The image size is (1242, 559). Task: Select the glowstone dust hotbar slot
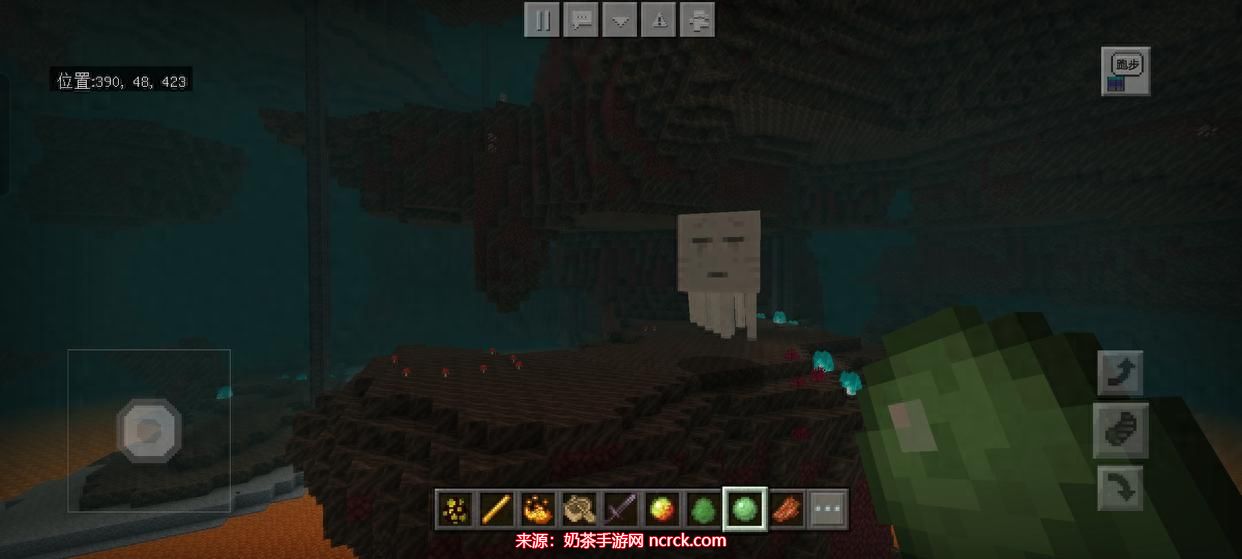(x=455, y=510)
